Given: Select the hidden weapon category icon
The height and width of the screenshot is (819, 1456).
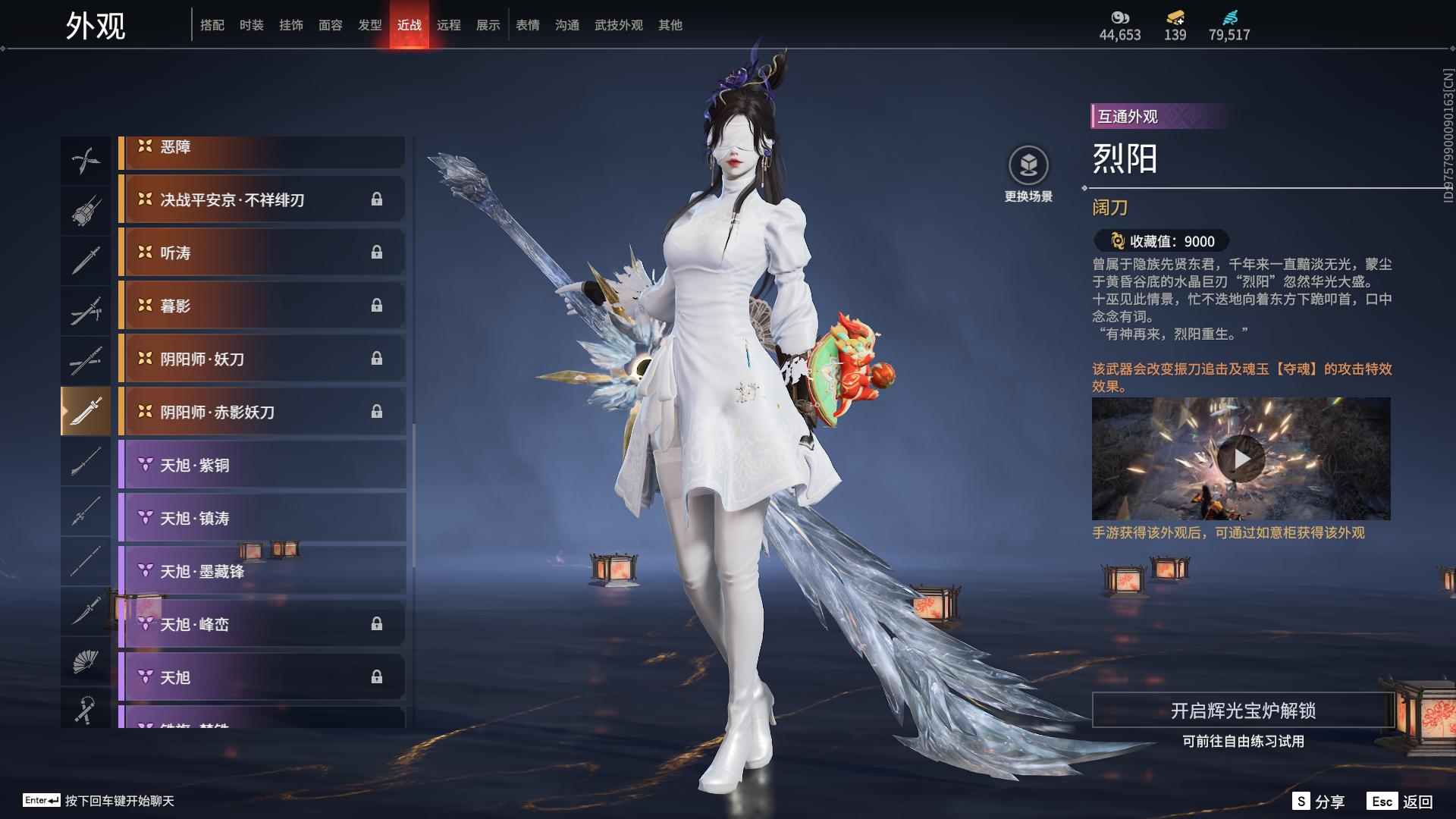Looking at the screenshot, I should (x=86, y=210).
